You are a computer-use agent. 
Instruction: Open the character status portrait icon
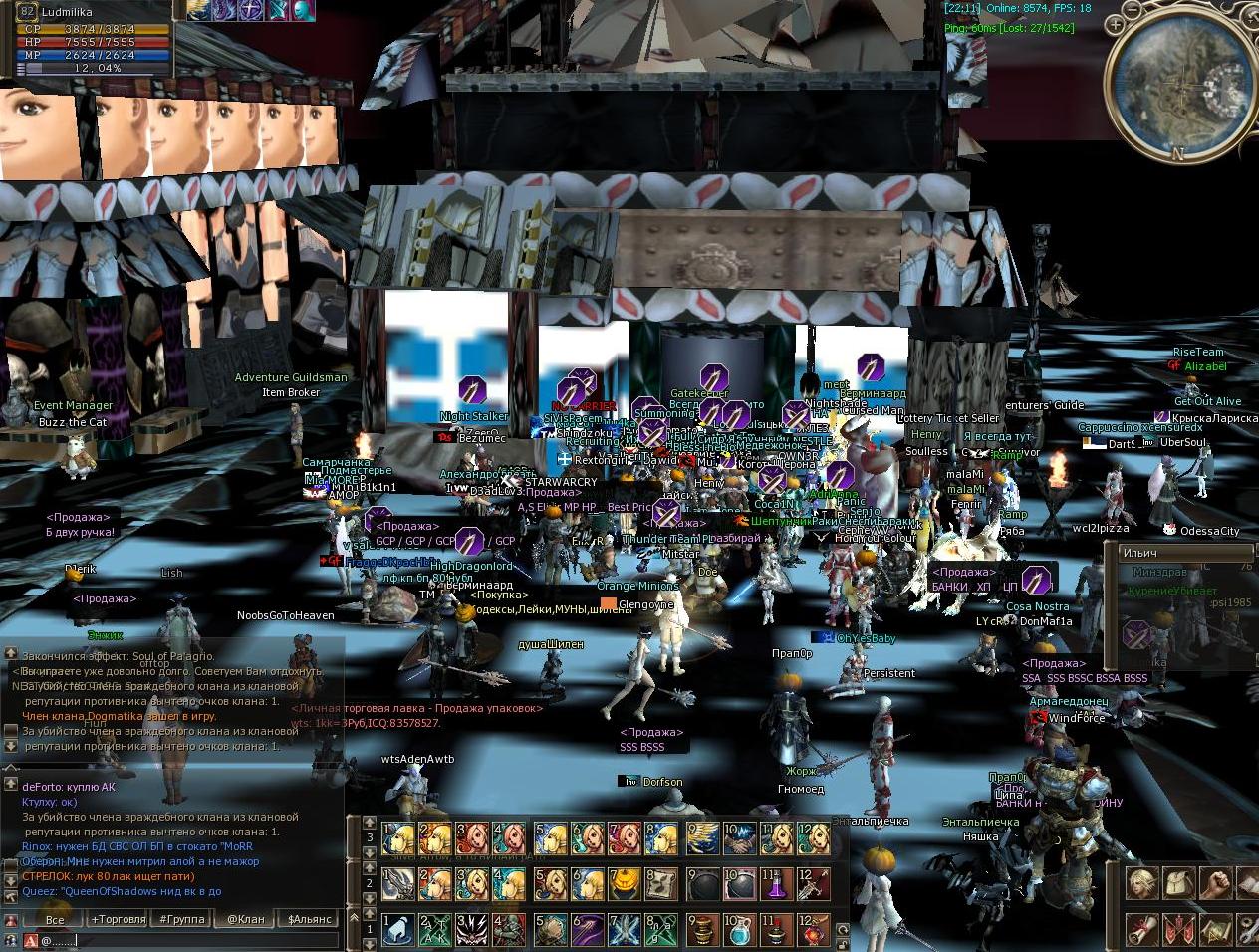tap(1140, 883)
